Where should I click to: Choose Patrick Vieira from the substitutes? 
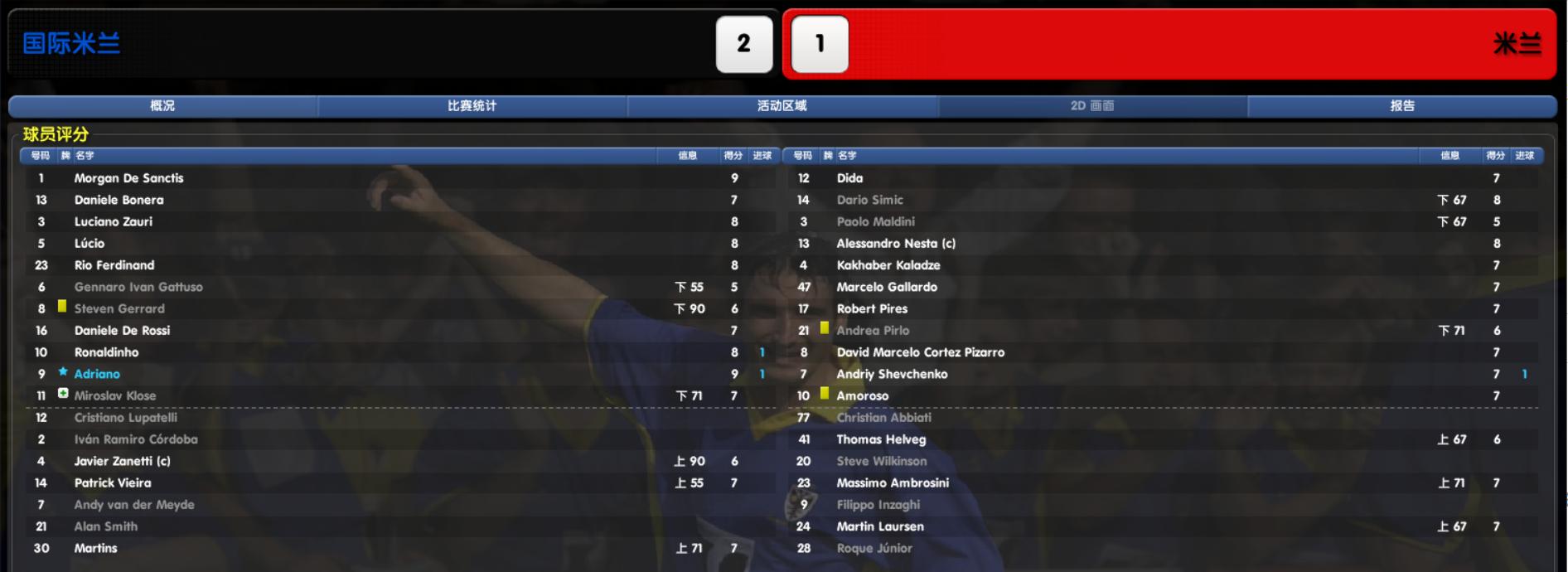pos(113,482)
